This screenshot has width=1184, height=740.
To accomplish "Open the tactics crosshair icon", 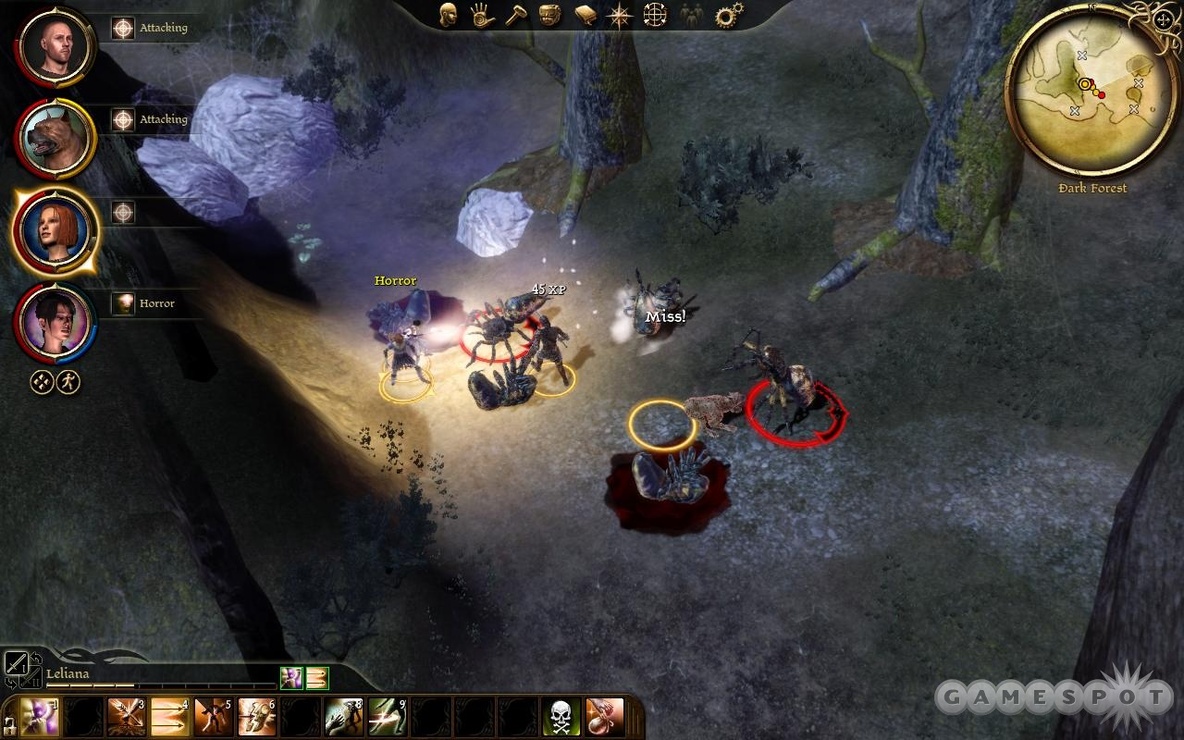I will click(655, 15).
